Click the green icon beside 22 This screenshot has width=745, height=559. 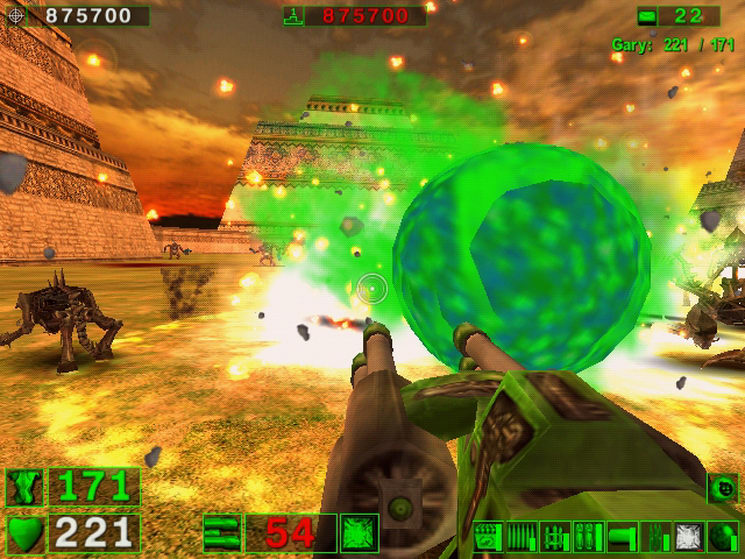click(x=648, y=15)
